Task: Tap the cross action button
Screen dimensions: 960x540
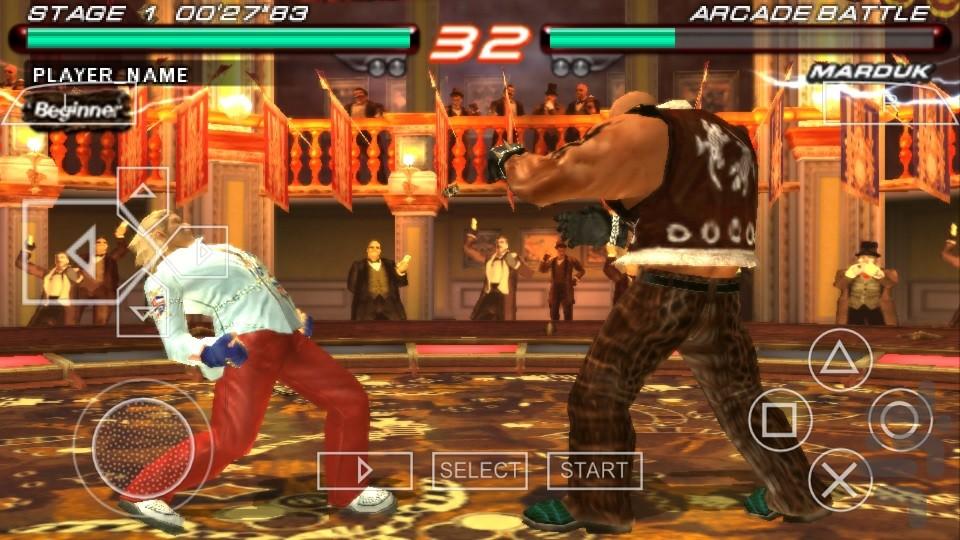Action: [x=840, y=478]
